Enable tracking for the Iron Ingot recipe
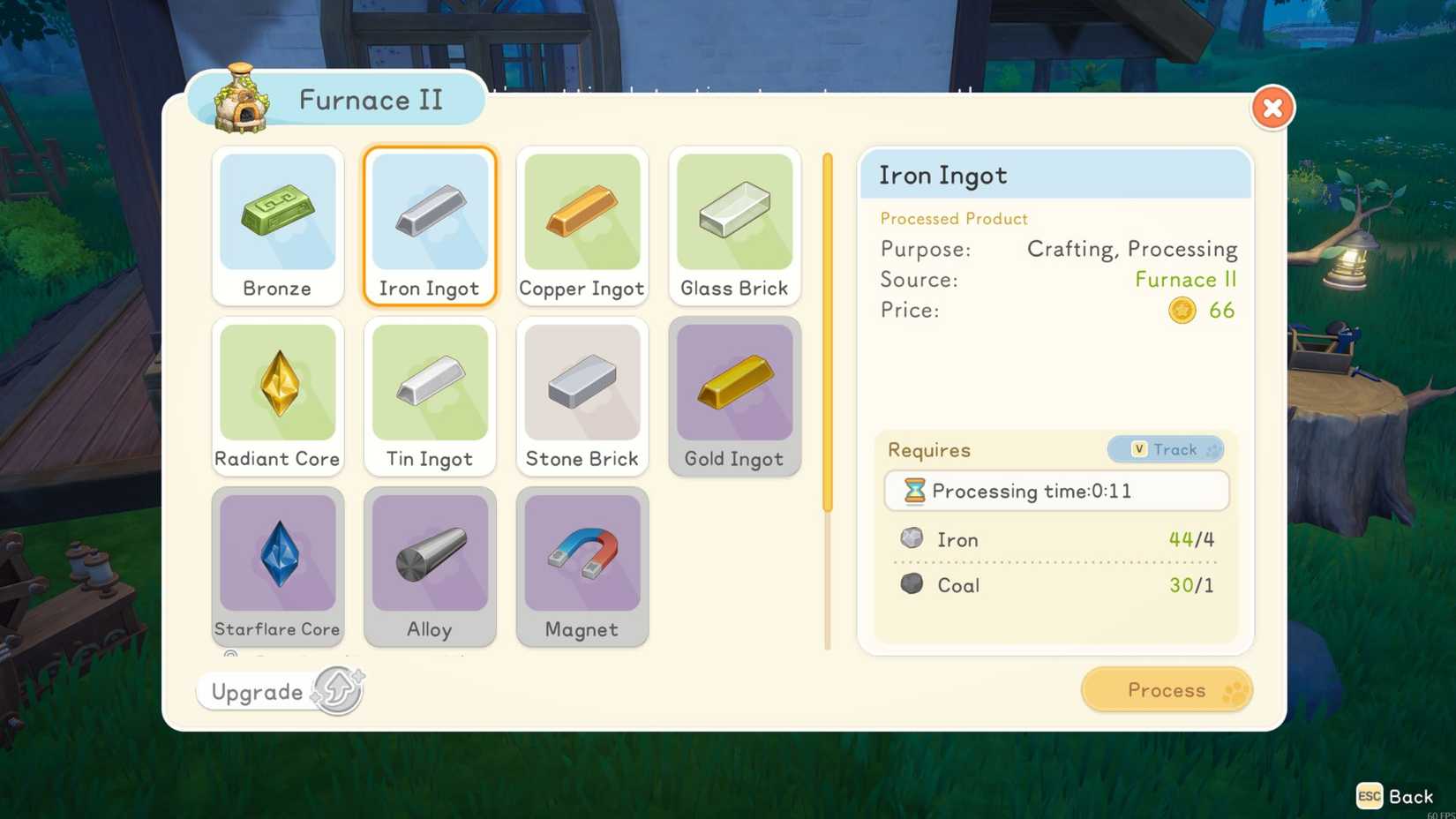The width and height of the screenshot is (1456, 819). (1165, 449)
